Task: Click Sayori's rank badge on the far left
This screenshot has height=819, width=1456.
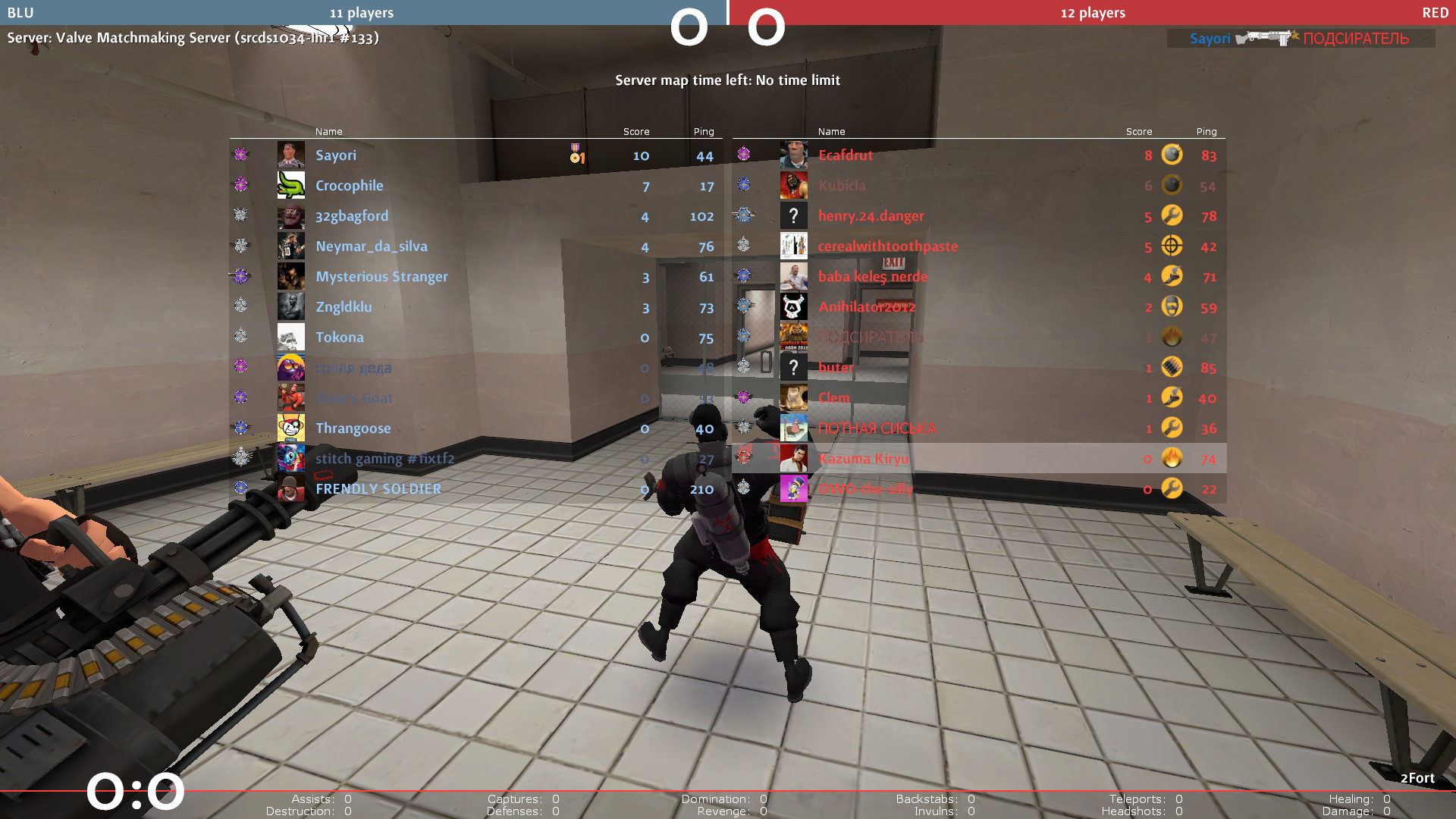Action: coord(240,155)
